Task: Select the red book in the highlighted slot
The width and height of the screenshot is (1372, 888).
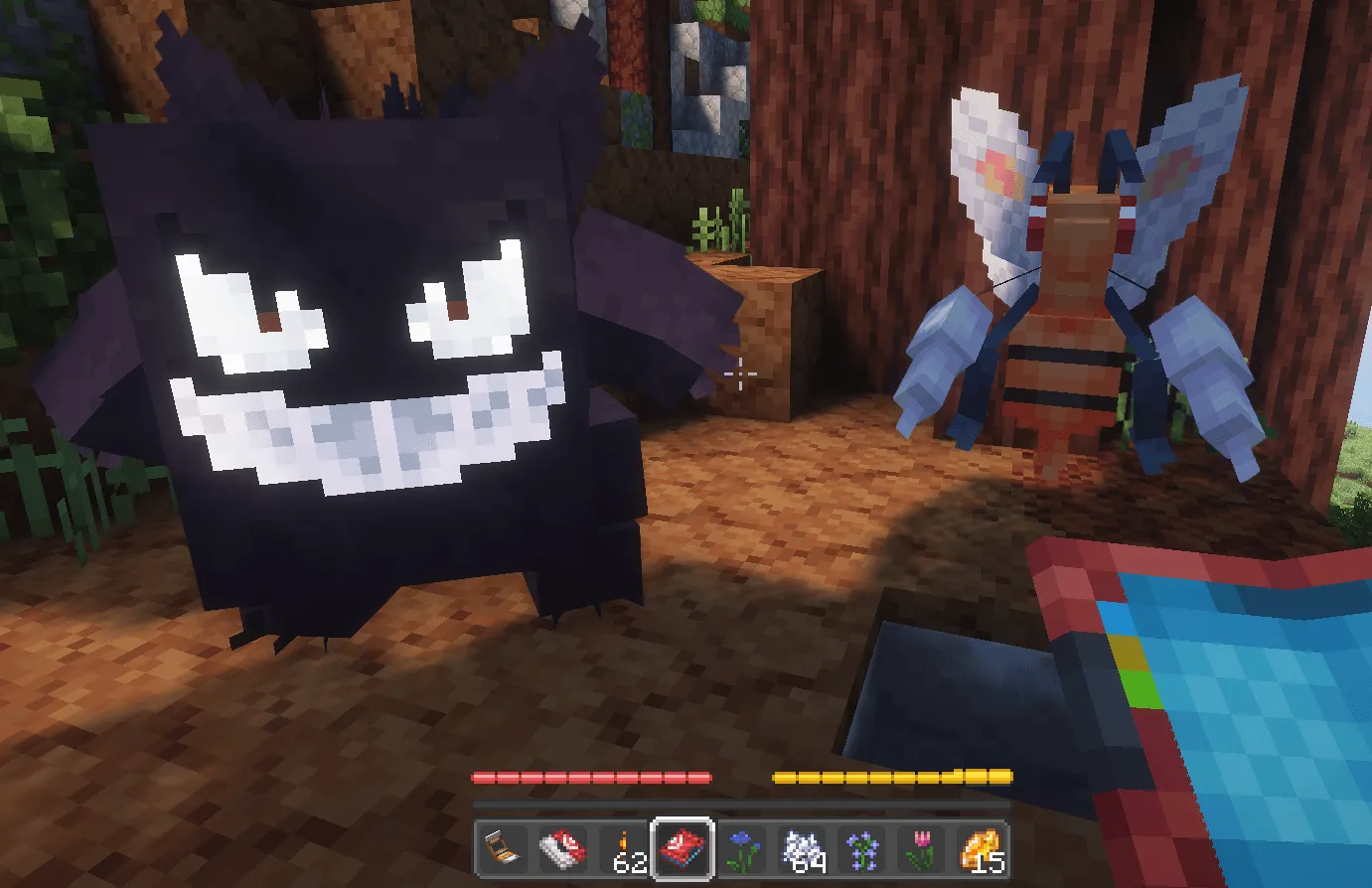Action: click(x=682, y=850)
